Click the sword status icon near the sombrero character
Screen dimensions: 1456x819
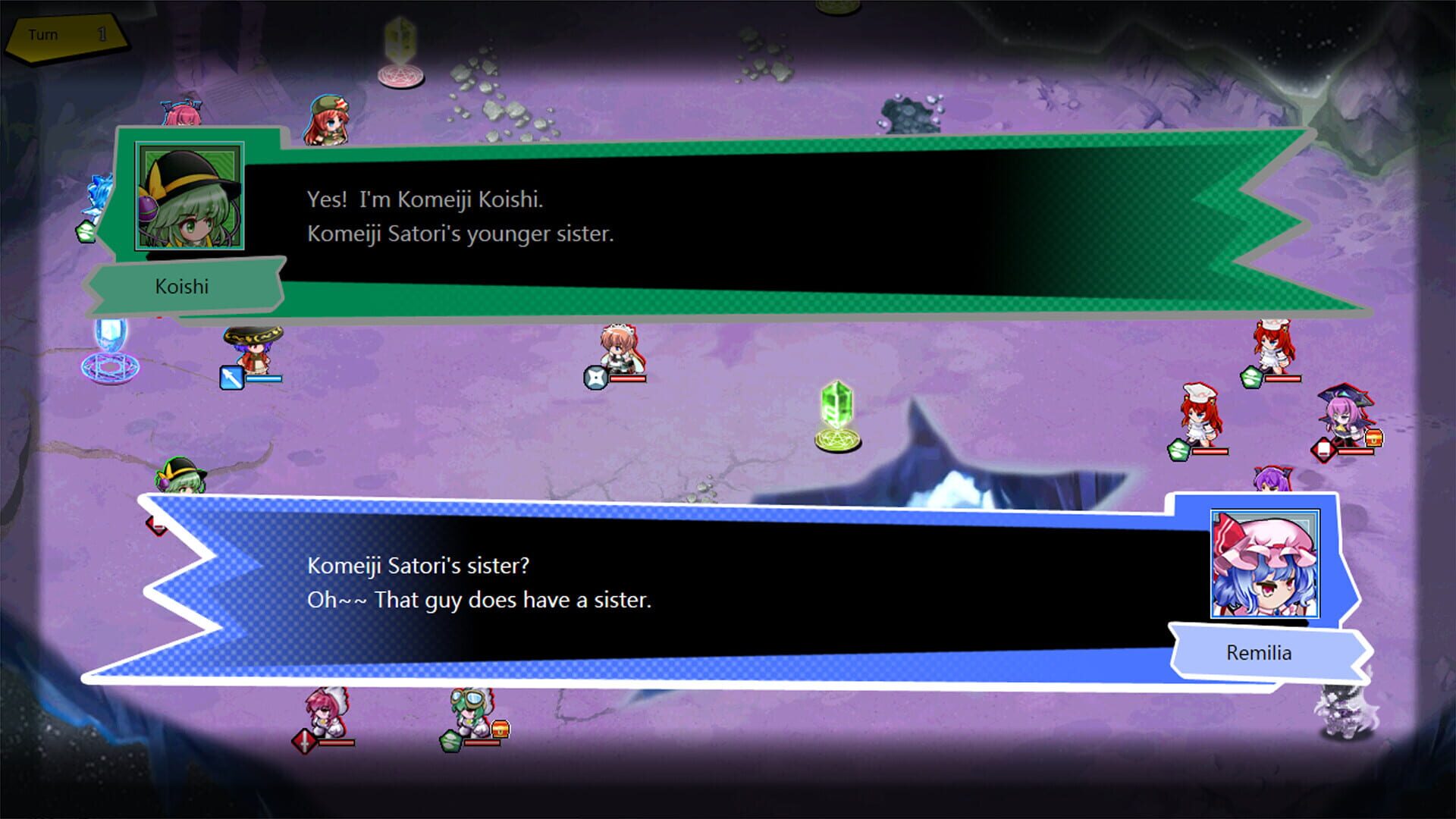point(232,378)
